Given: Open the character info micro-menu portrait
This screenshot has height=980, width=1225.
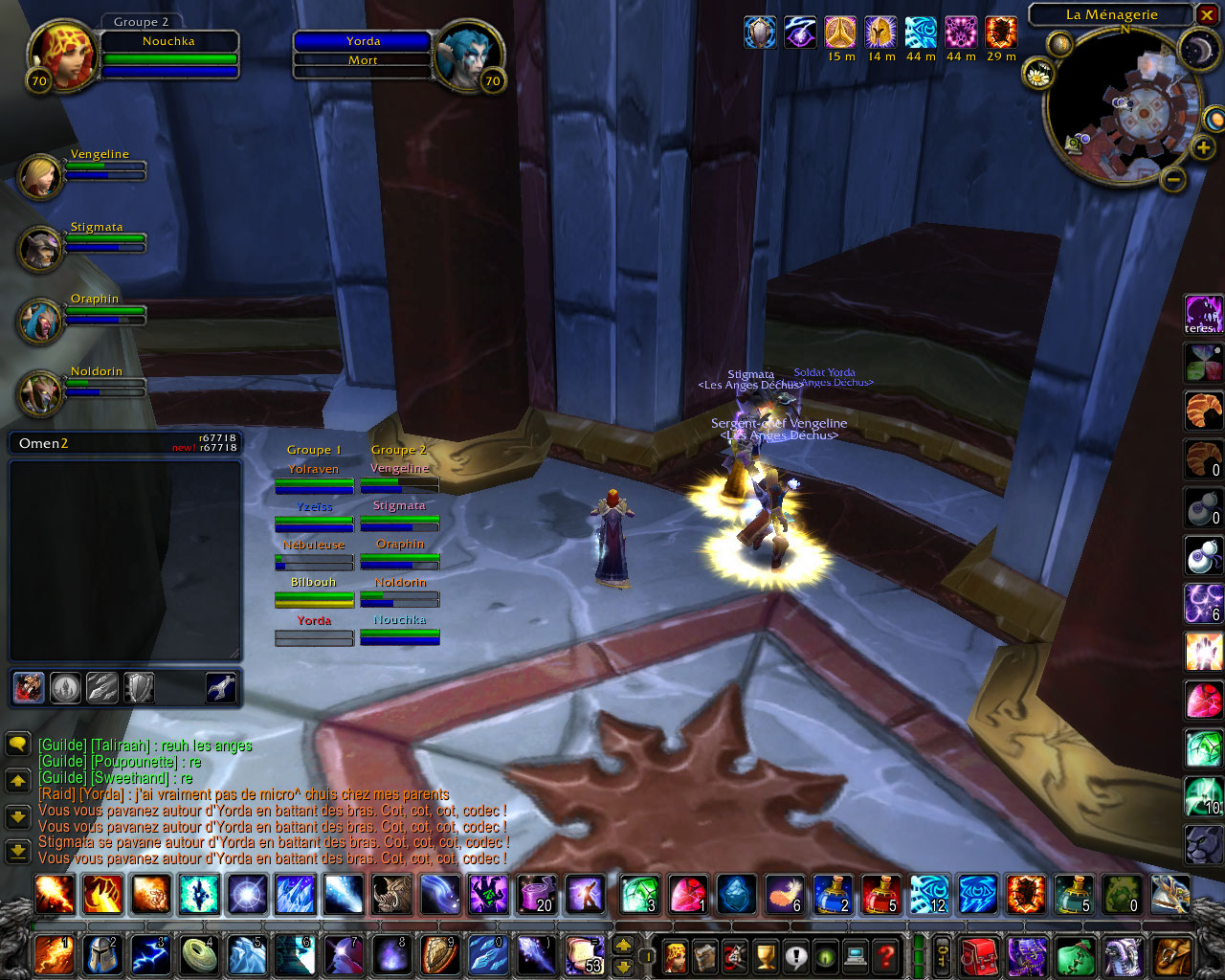Looking at the screenshot, I should [x=676, y=955].
